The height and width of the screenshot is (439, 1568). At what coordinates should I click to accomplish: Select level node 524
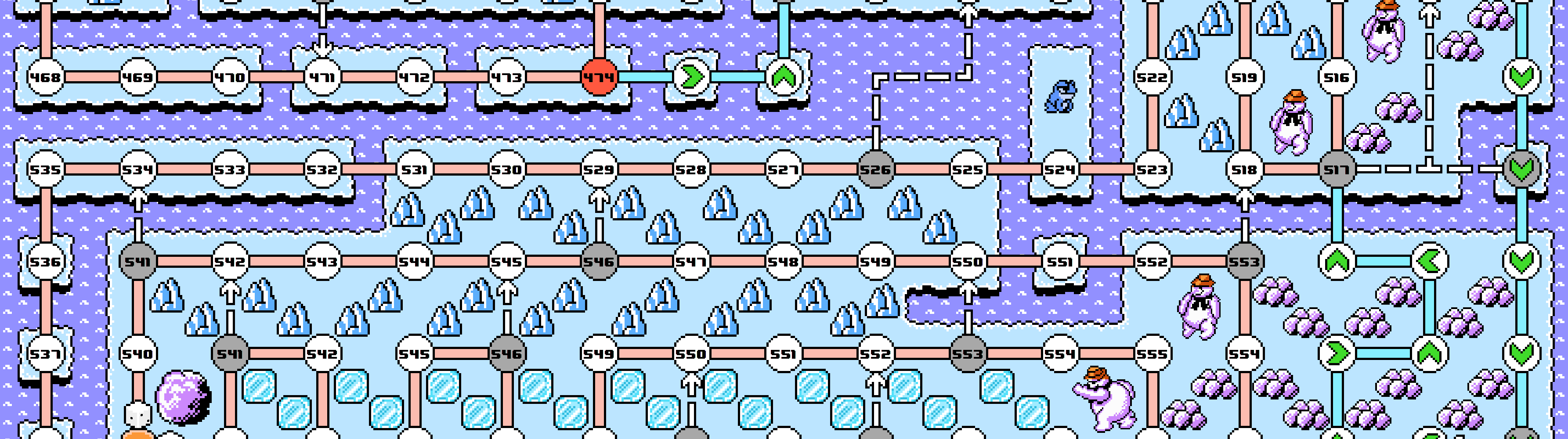pyautogui.click(x=1060, y=169)
